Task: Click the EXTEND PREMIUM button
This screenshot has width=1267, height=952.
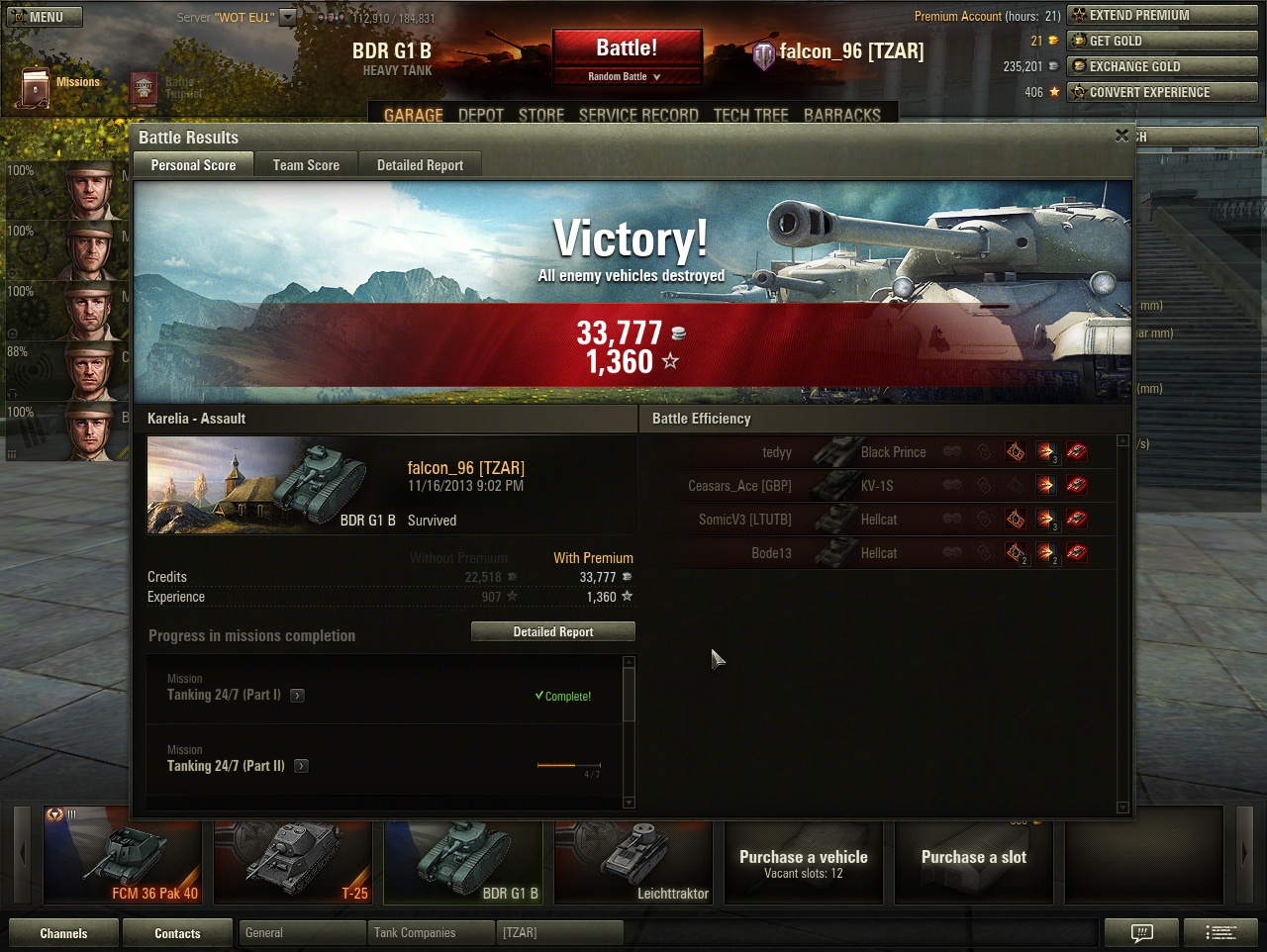Action: point(1162,15)
